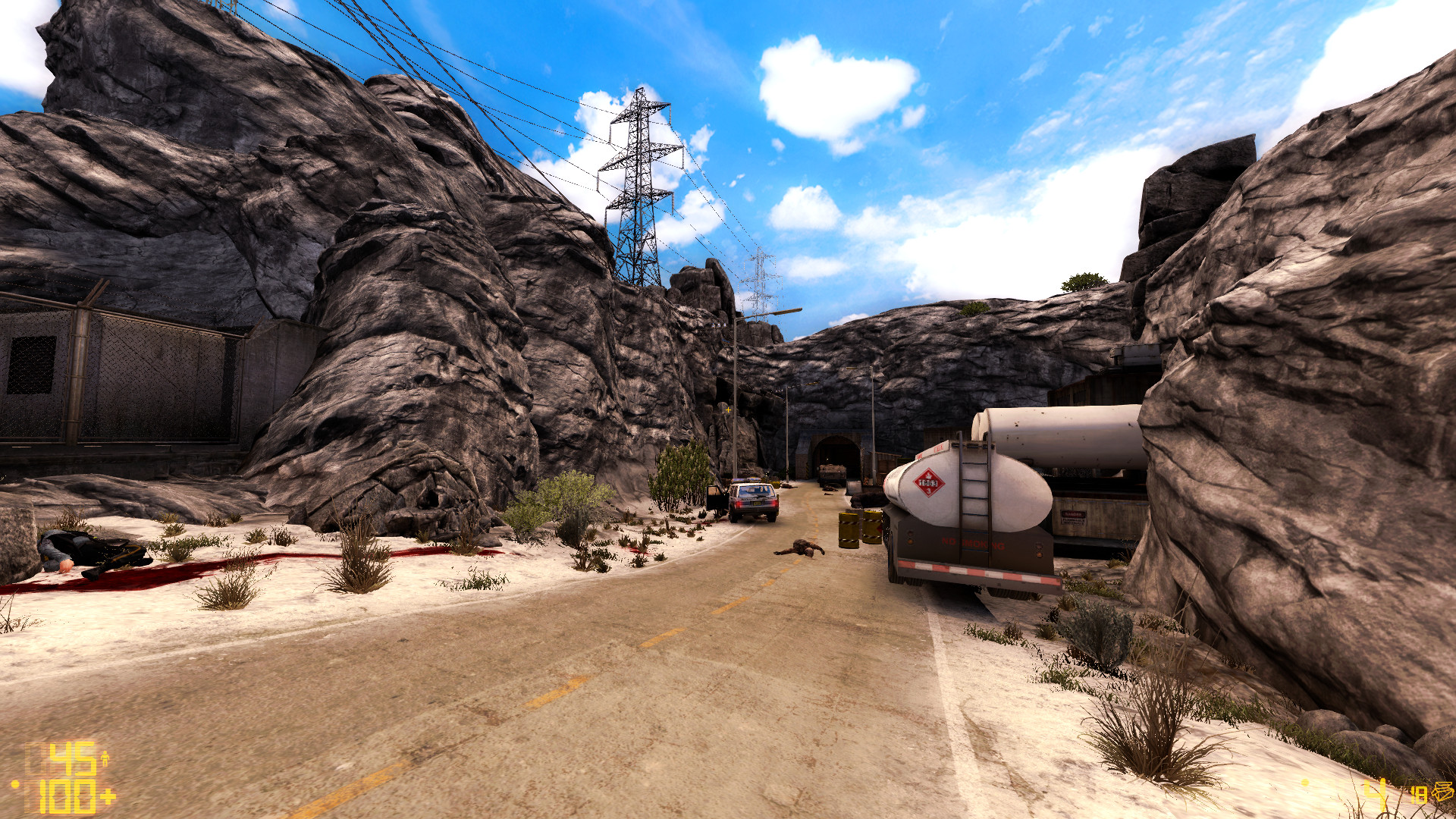Click the NO SMOKING text on tanker trailer

coord(973,543)
